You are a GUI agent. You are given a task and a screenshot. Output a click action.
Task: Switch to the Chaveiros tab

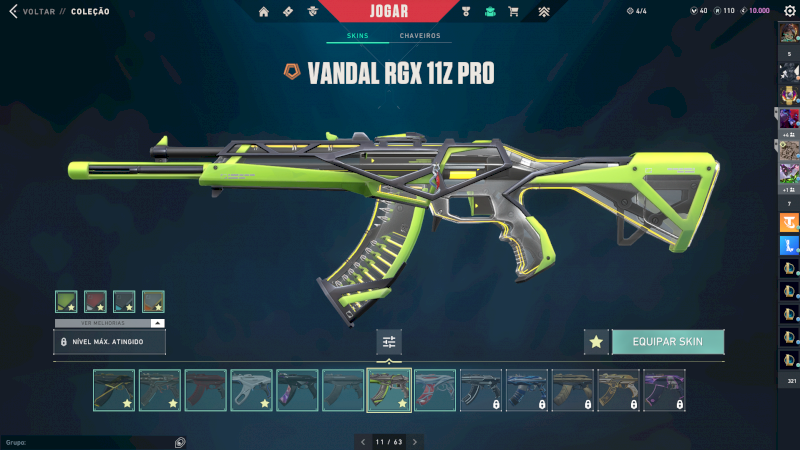coord(419,36)
